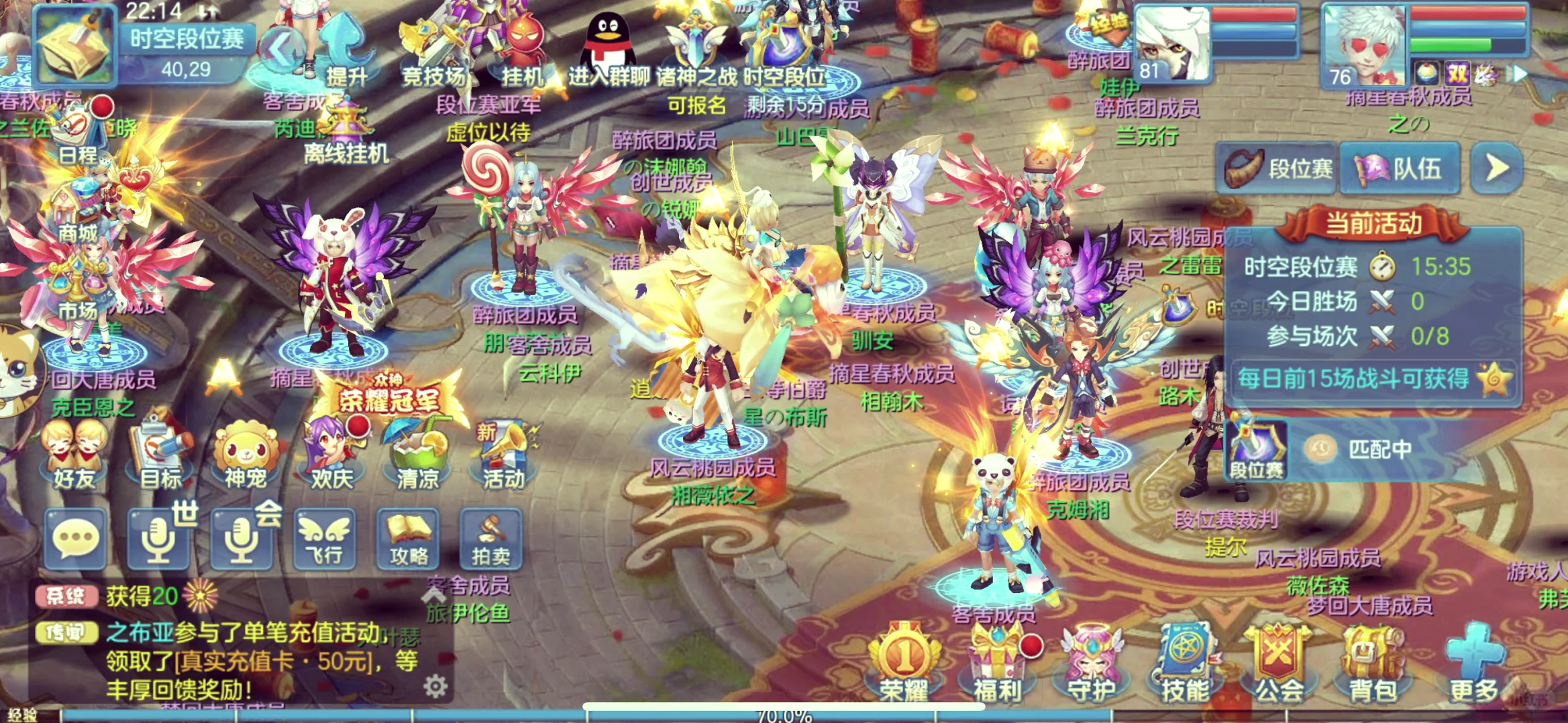Open the 拍卖 auction house
Image resolution: width=1568 pixels, height=723 pixels.
tap(490, 540)
